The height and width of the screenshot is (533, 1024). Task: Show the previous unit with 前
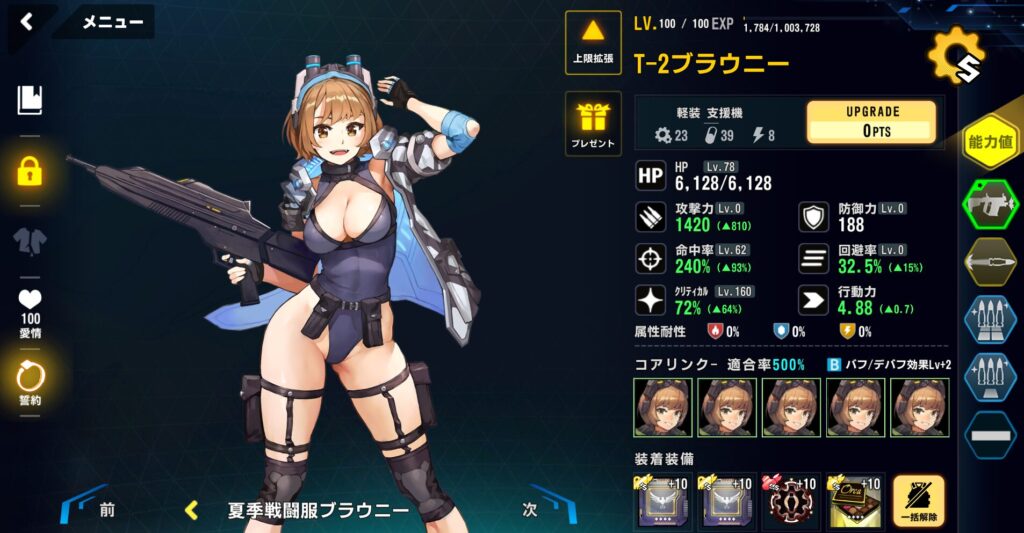pos(97,509)
